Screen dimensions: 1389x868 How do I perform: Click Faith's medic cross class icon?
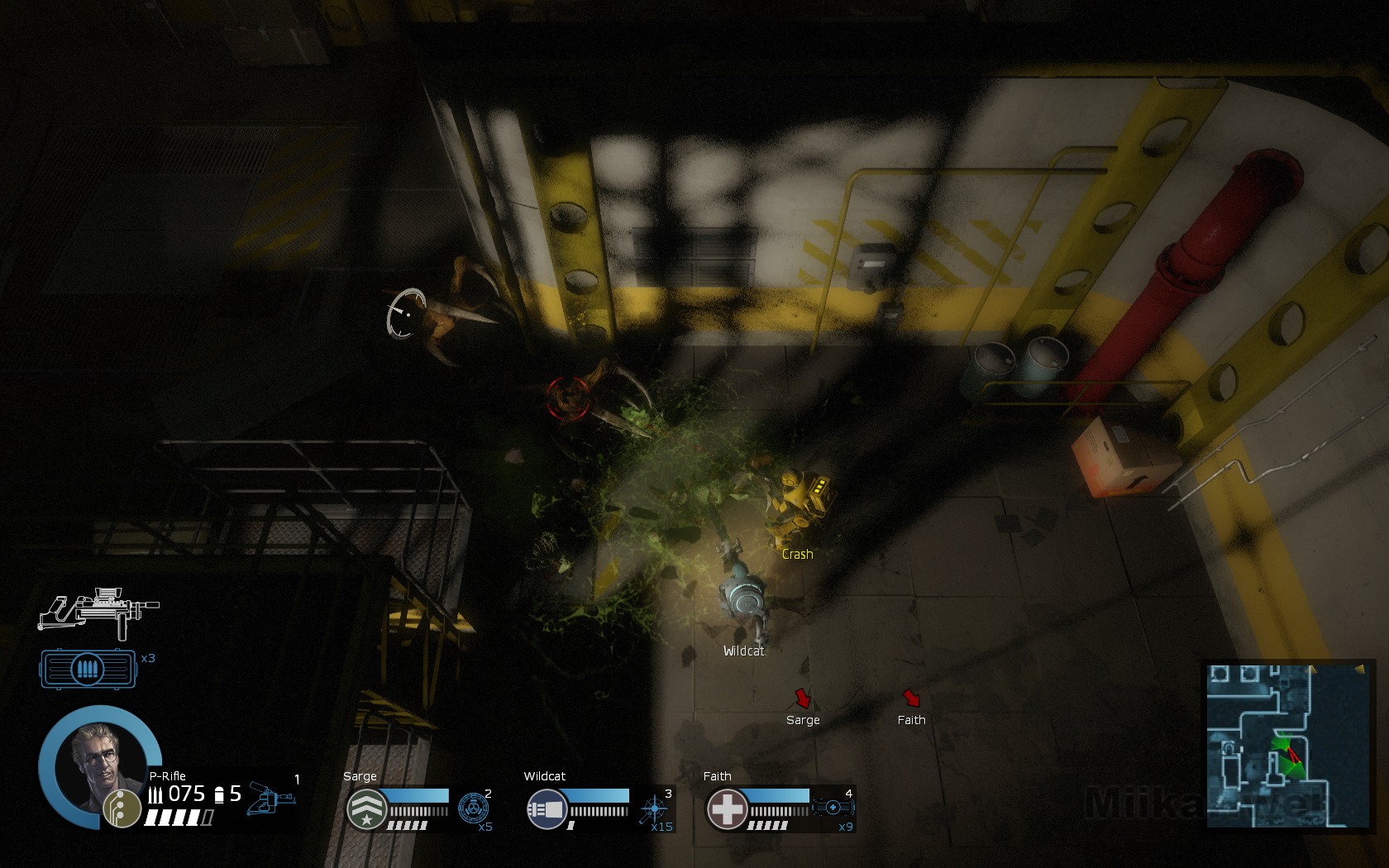click(x=728, y=808)
